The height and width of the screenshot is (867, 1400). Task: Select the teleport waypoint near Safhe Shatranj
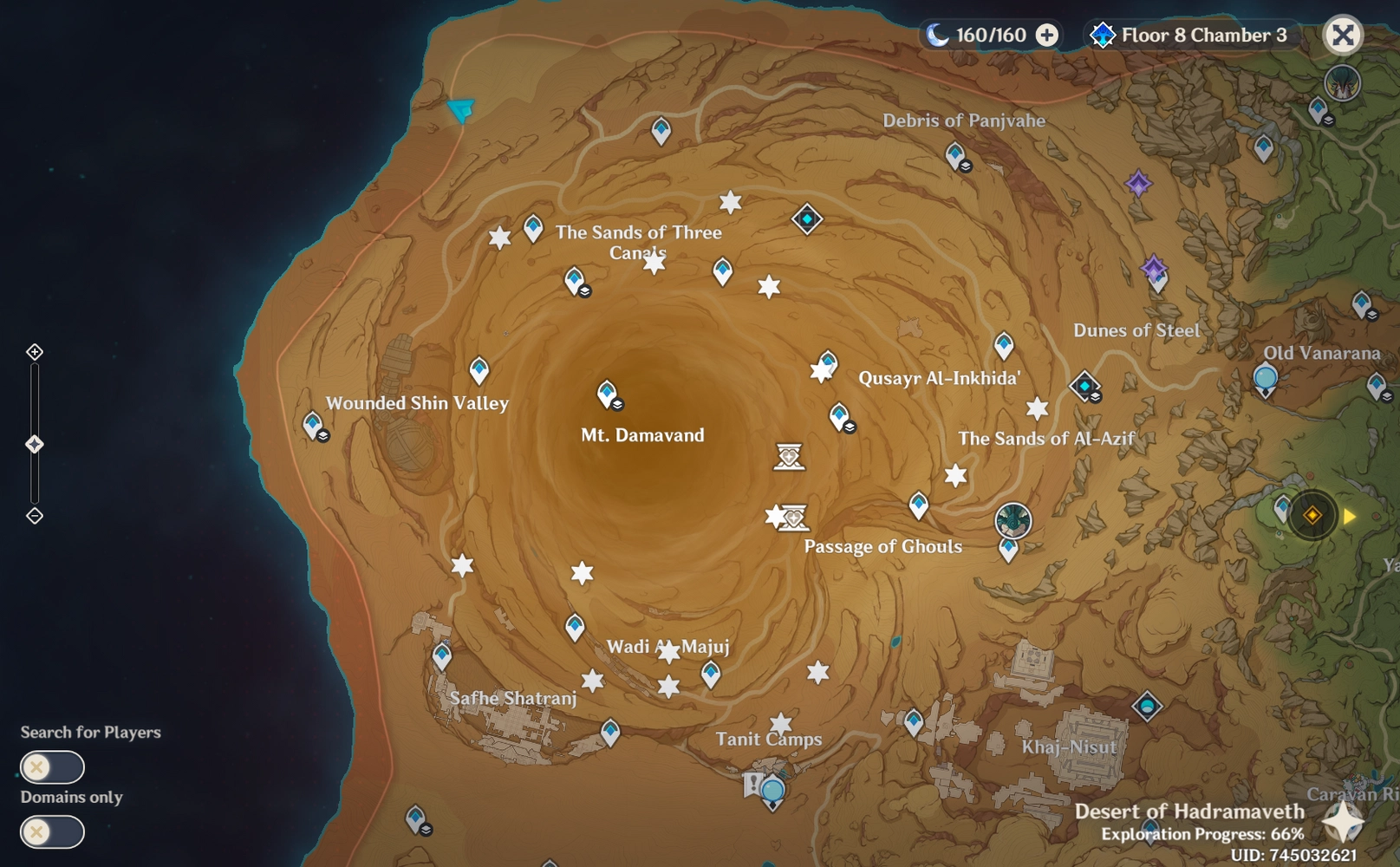pyautogui.click(x=441, y=655)
